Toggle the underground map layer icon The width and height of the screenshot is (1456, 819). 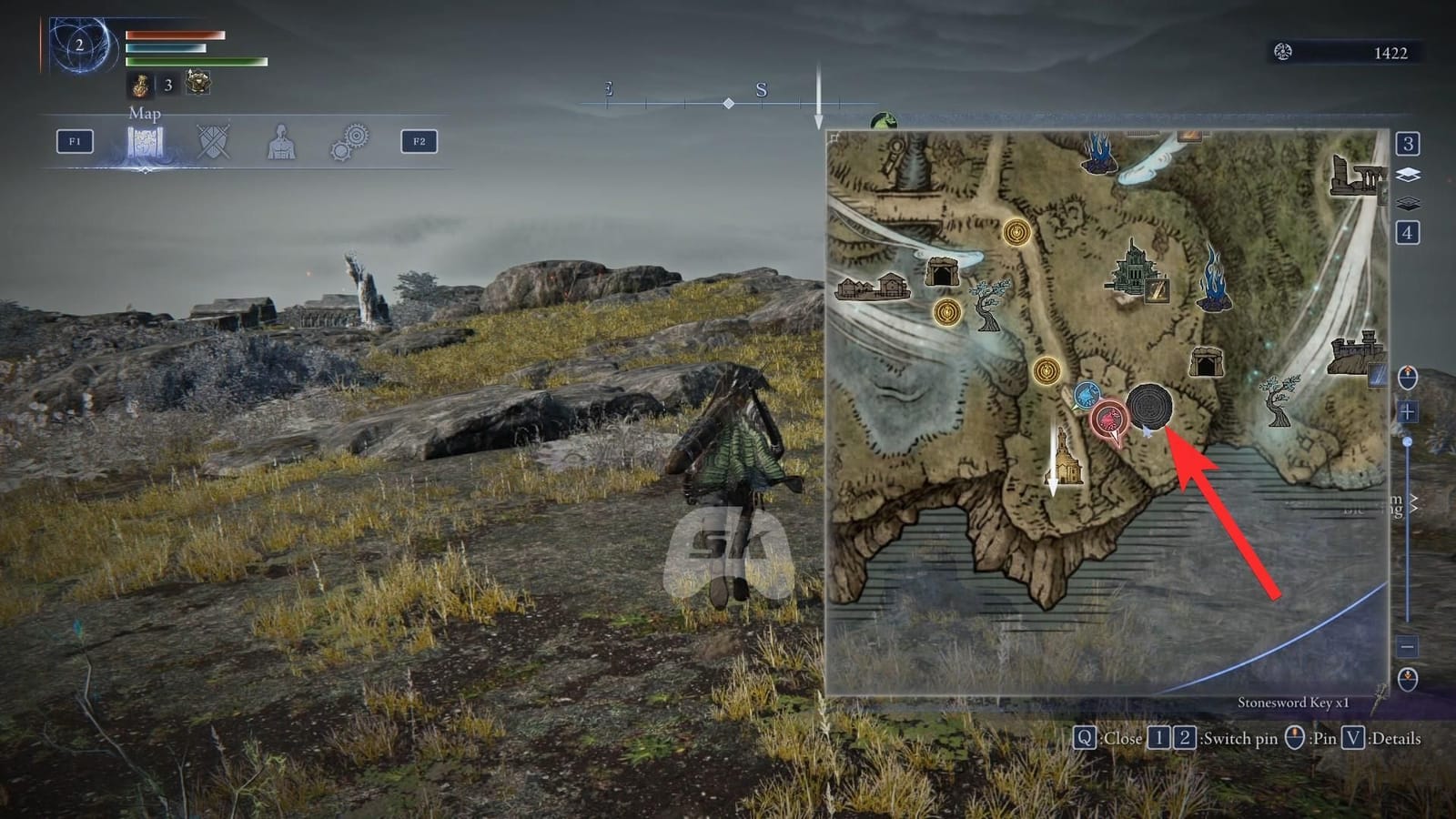click(1408, 203)
